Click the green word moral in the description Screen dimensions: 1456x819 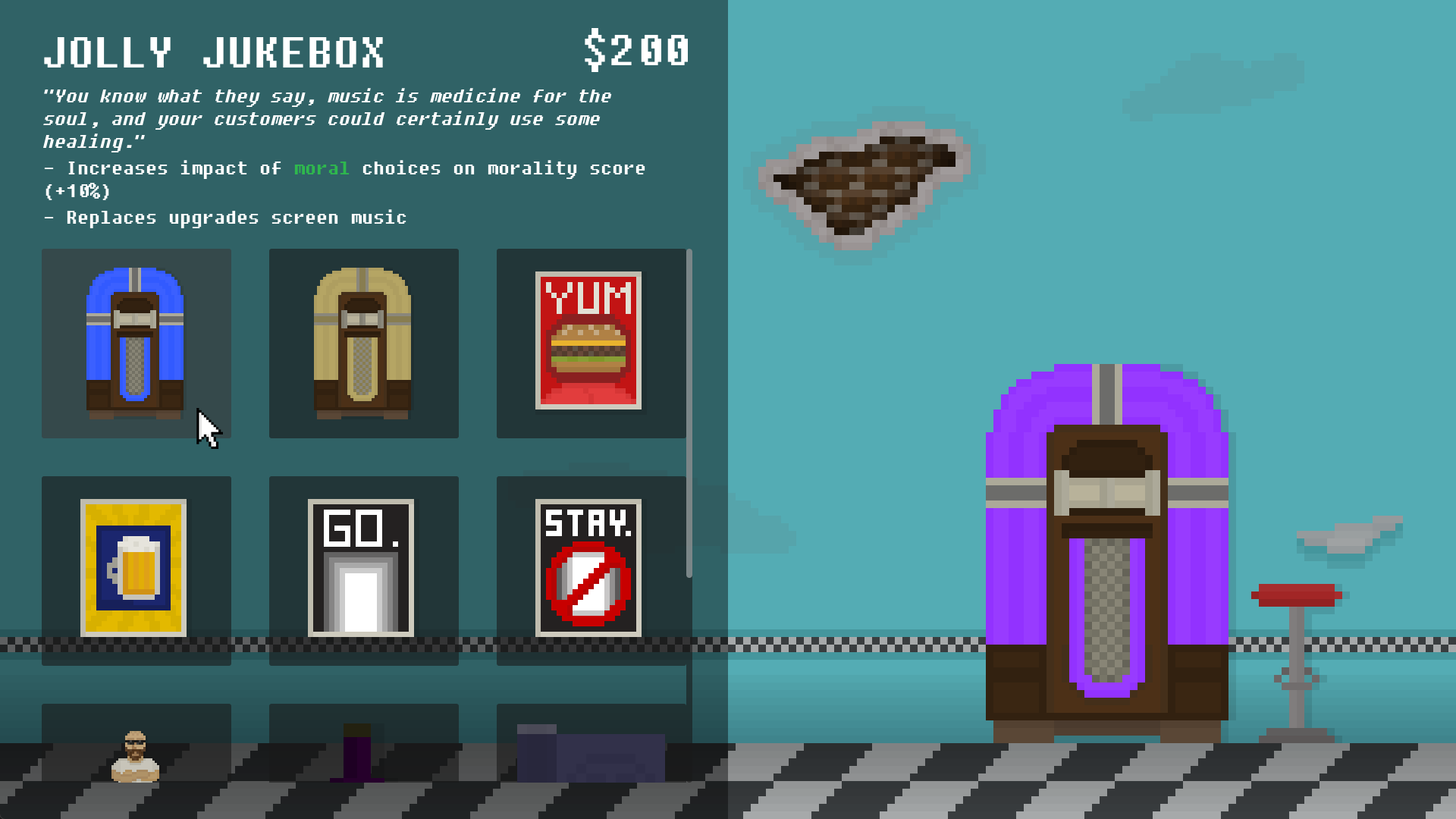[320, 168]
